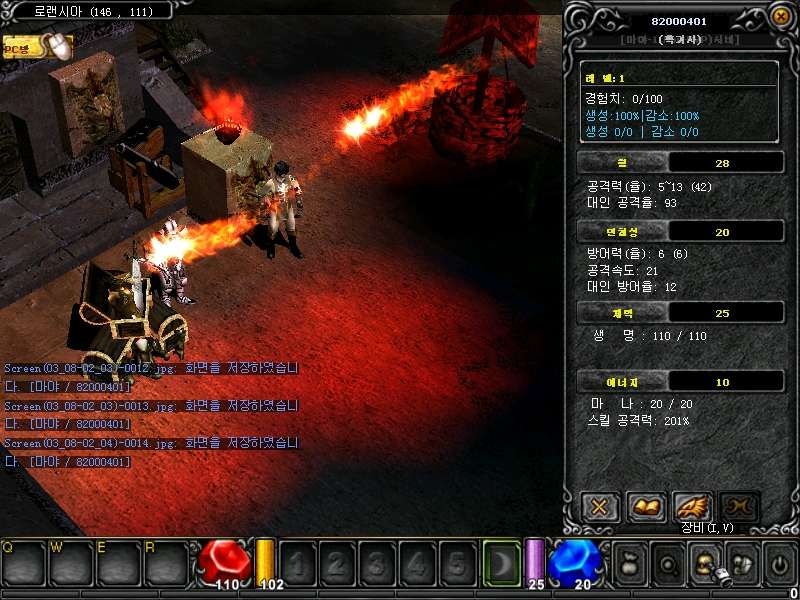Screen dimensions: 800x600
Task: Select the R hotkey item slot
Action: 168,563
